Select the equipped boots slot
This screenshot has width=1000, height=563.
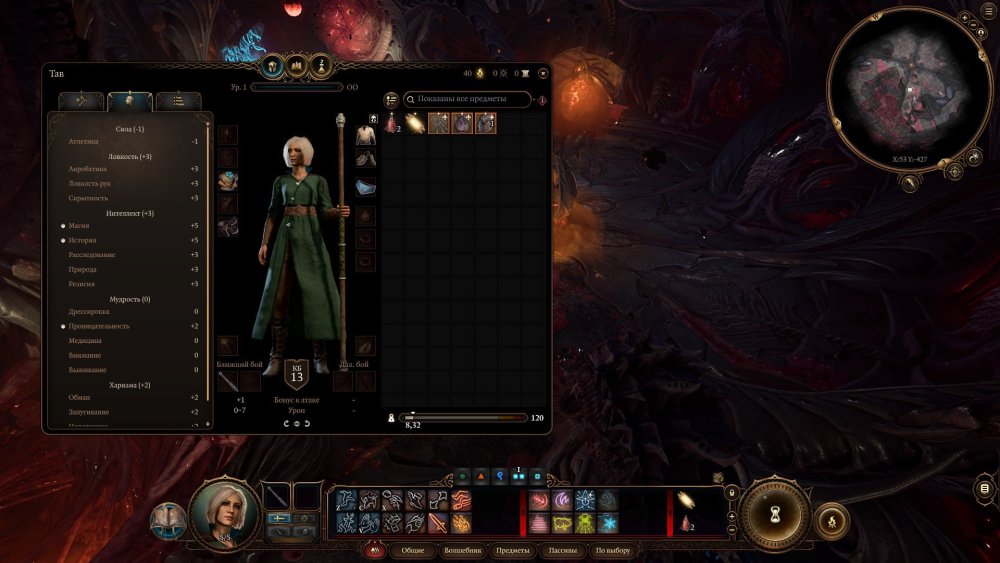(x=366, y=159)
